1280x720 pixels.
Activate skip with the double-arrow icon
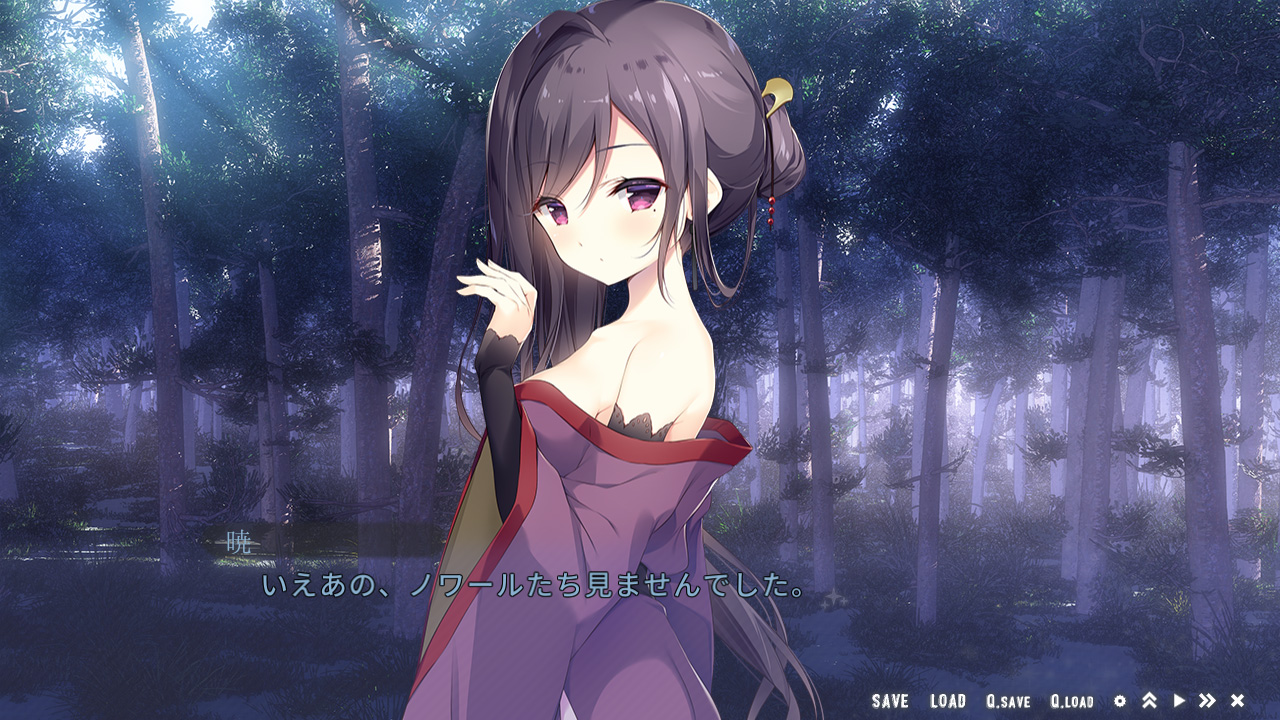point(1207,701)
